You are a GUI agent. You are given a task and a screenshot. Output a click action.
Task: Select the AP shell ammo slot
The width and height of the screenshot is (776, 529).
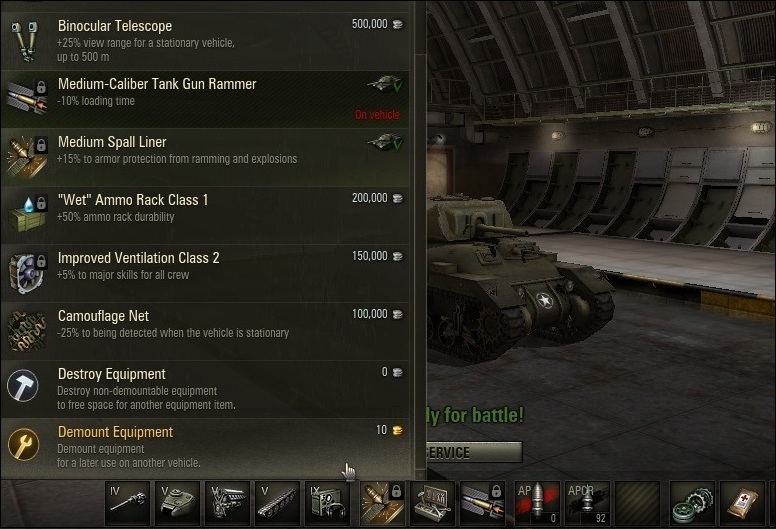[537, 503]
